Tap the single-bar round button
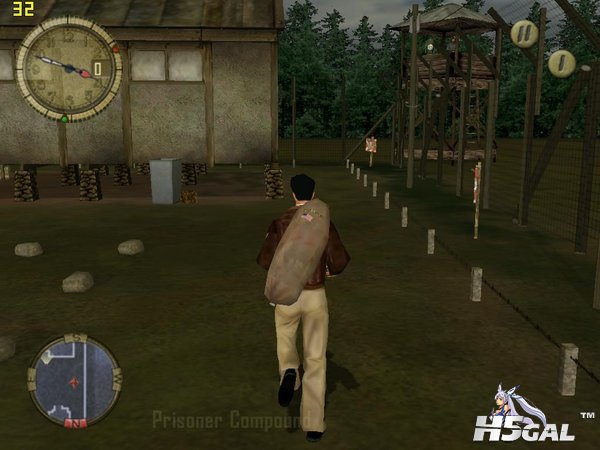 [x=561, y=63]
